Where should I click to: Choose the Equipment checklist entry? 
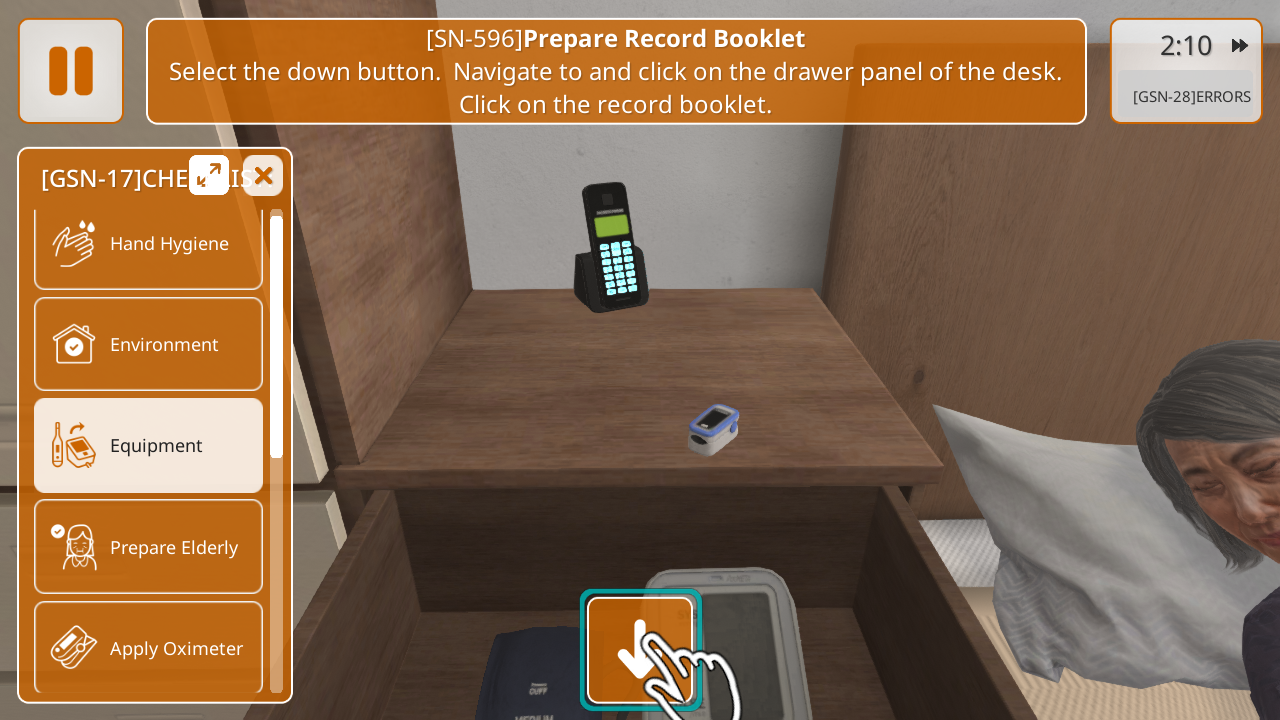[x=148, y=446]
